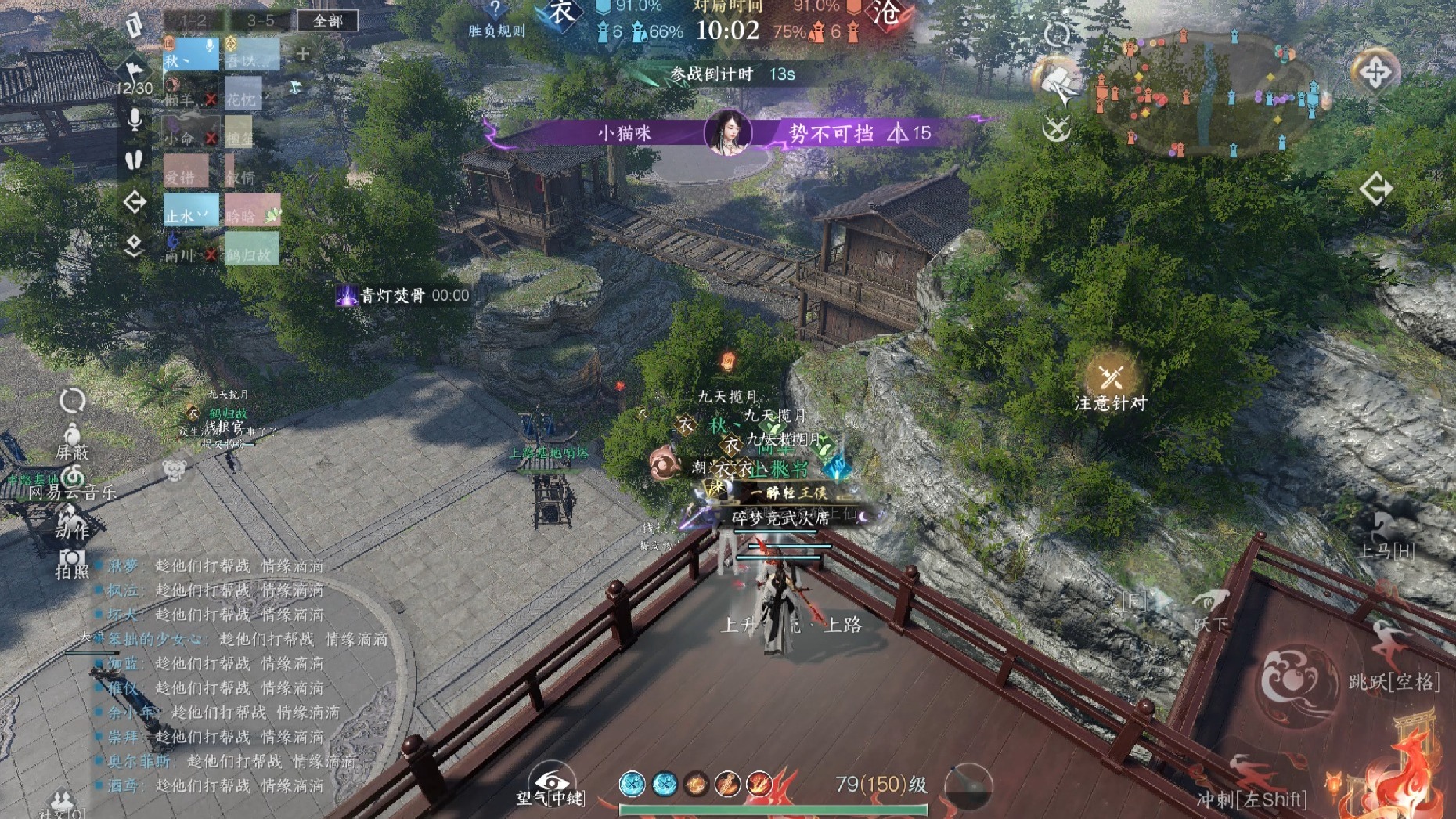
Task: Toggle the microphone voice icon
Action: pos(135,120)
